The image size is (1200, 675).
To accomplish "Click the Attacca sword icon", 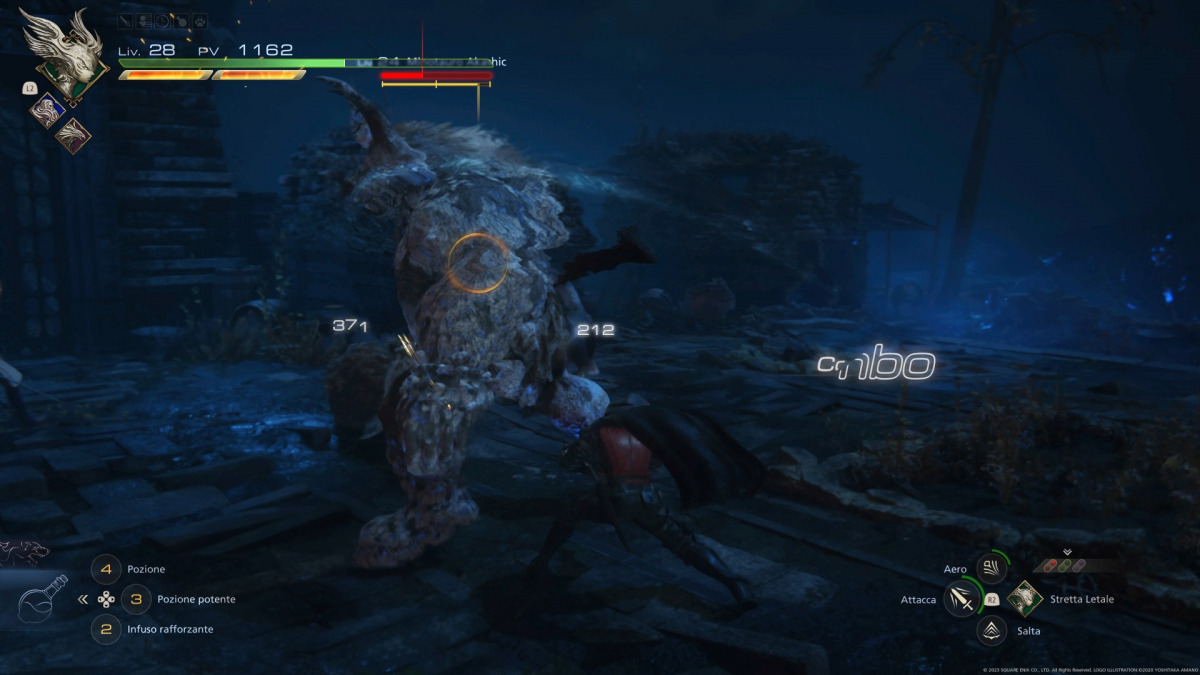I will tap(961, 599).
